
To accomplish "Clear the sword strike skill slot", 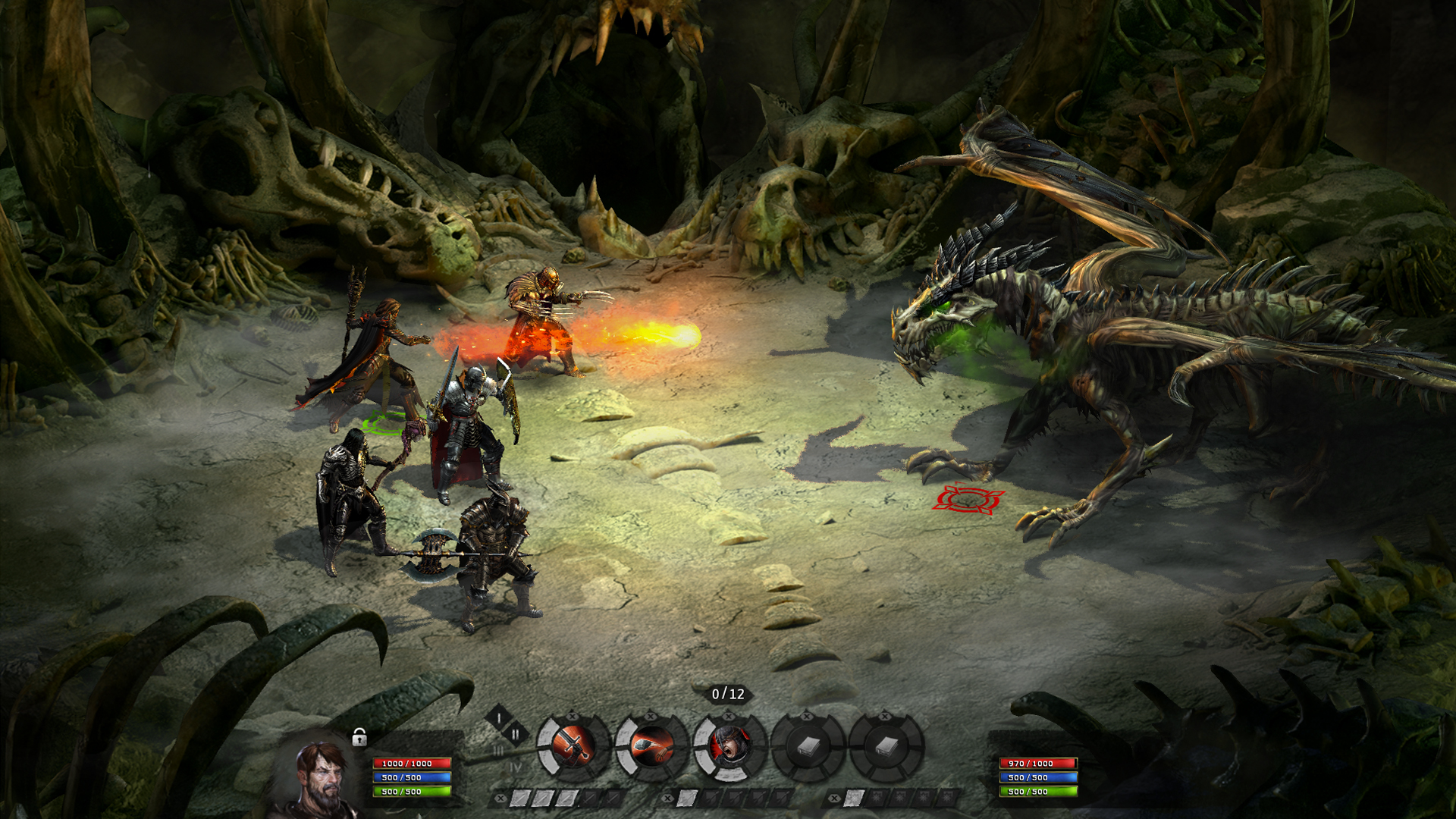I will tap(573, 716).
